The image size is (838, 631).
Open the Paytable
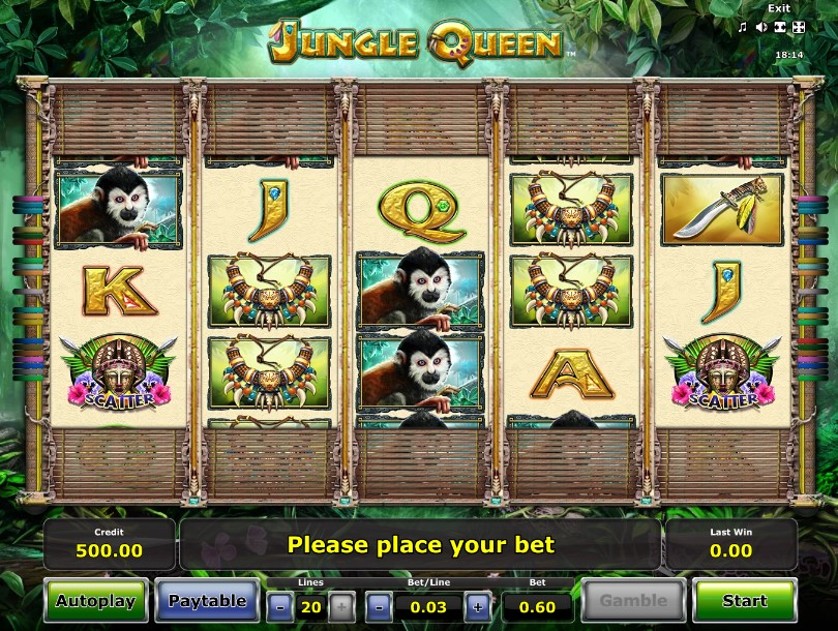coord(207,601)
